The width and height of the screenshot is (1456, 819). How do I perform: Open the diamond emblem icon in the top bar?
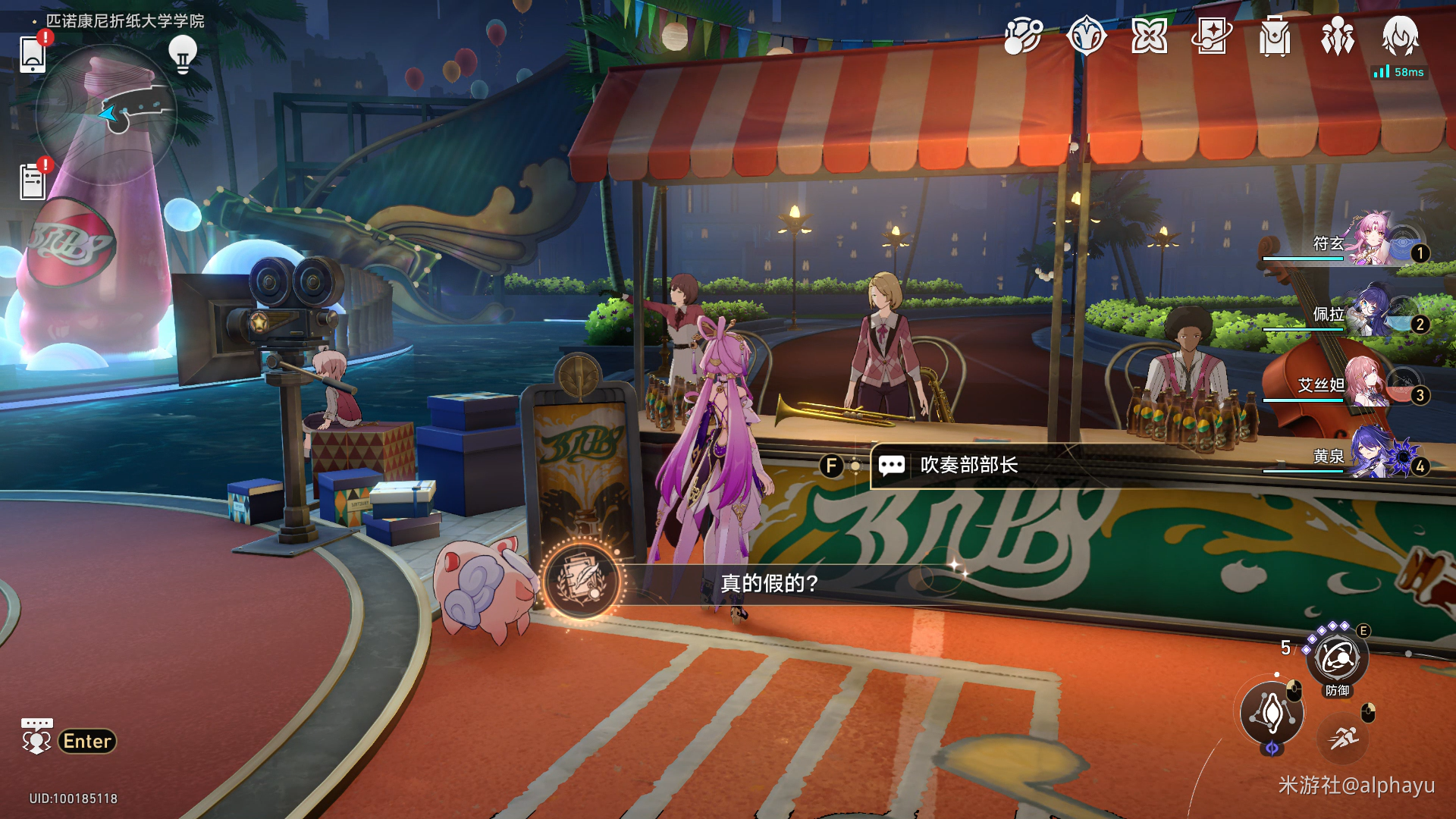[x=1086, y=36]
